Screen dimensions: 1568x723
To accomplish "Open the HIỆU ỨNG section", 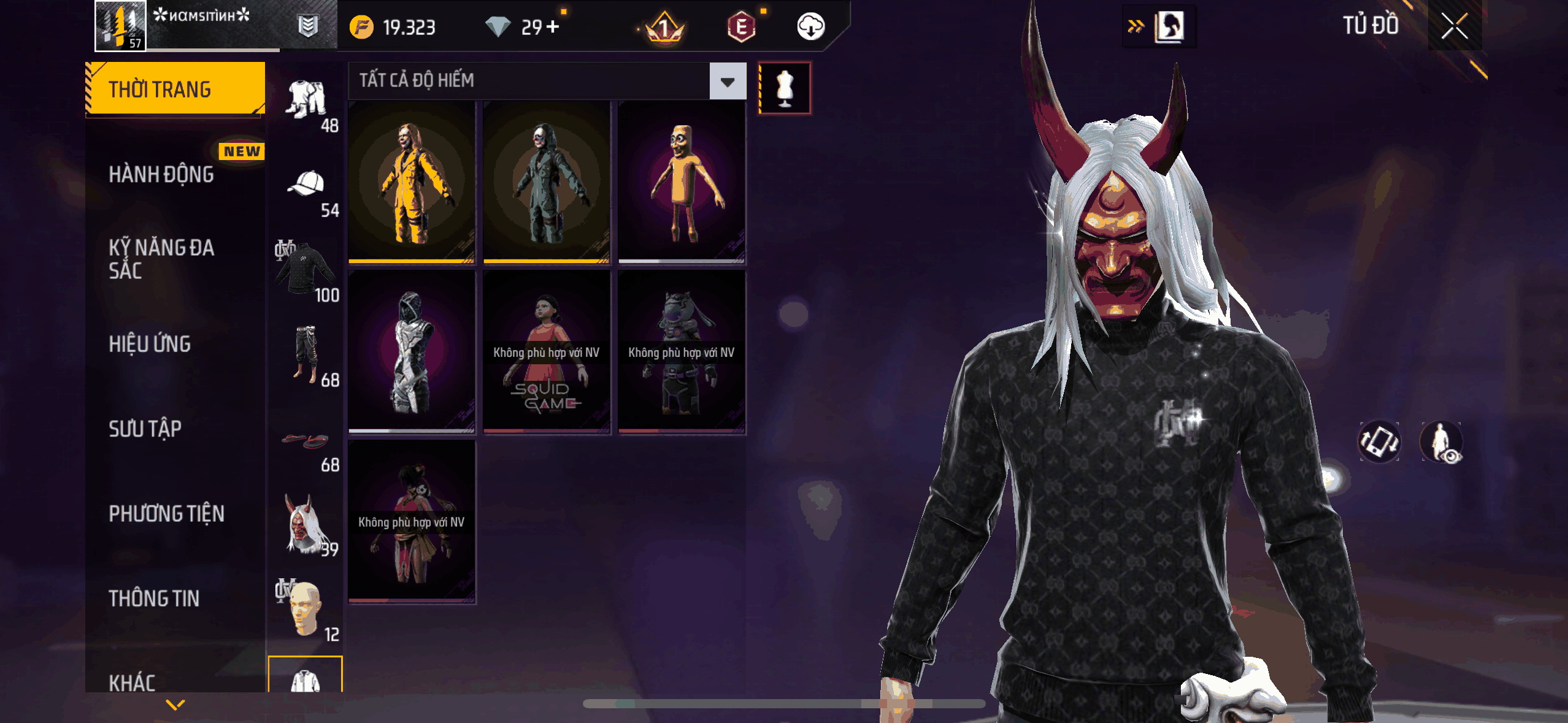I will tap(150, 344).
